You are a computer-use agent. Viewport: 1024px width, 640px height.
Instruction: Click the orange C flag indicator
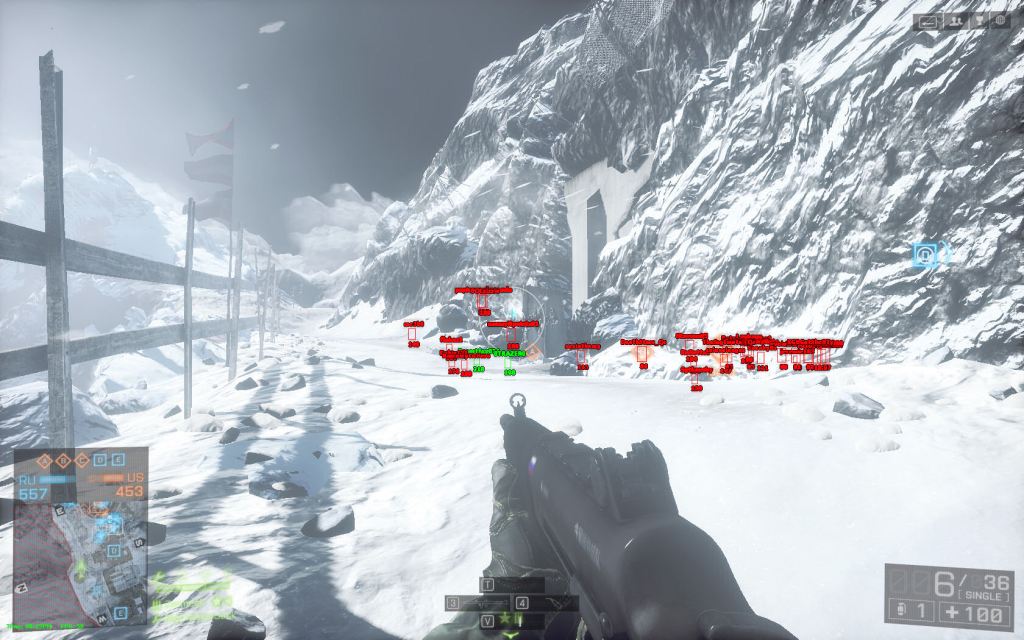point(81,460)
